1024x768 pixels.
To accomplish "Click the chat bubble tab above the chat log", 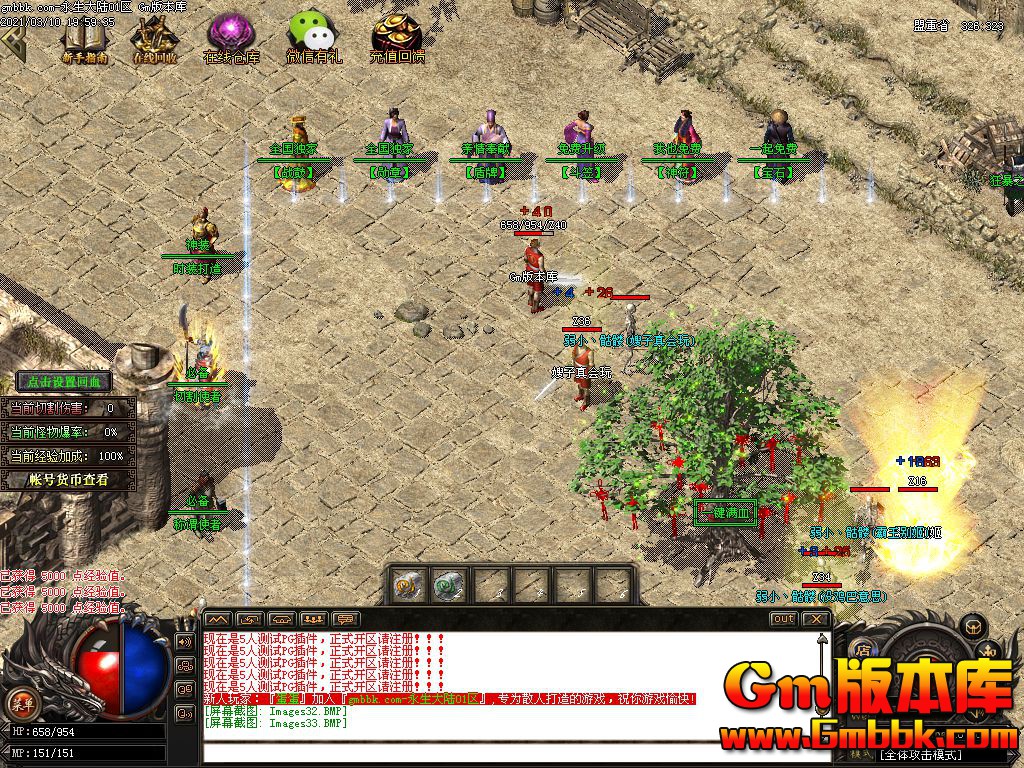I will click(x=346, y=619).
